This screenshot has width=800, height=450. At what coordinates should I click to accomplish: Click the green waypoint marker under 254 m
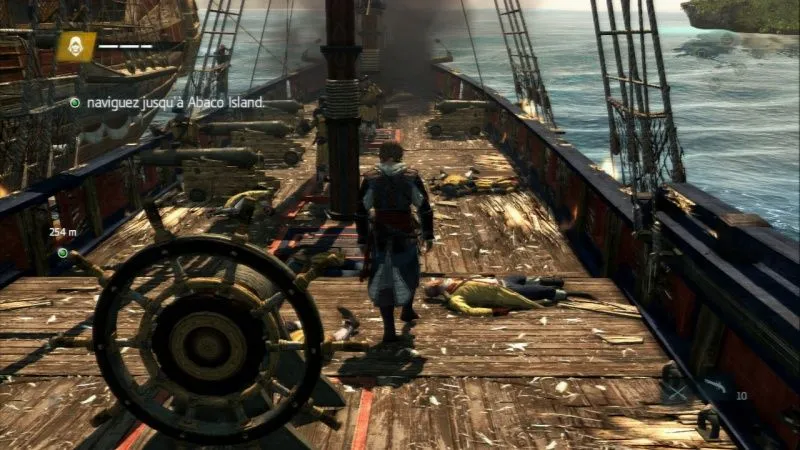62,253
